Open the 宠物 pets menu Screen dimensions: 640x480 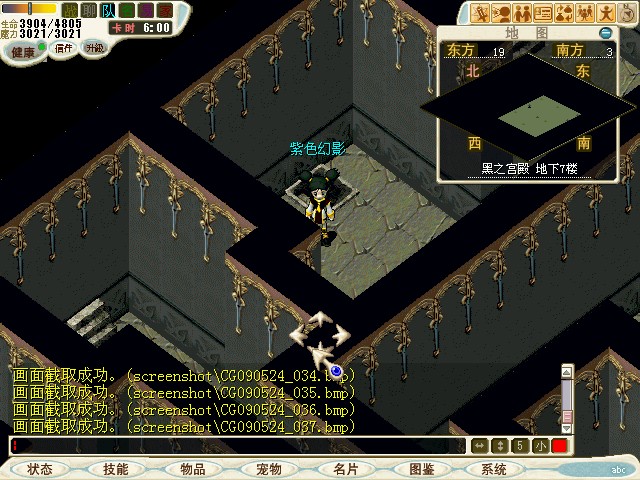pos(268,469)
